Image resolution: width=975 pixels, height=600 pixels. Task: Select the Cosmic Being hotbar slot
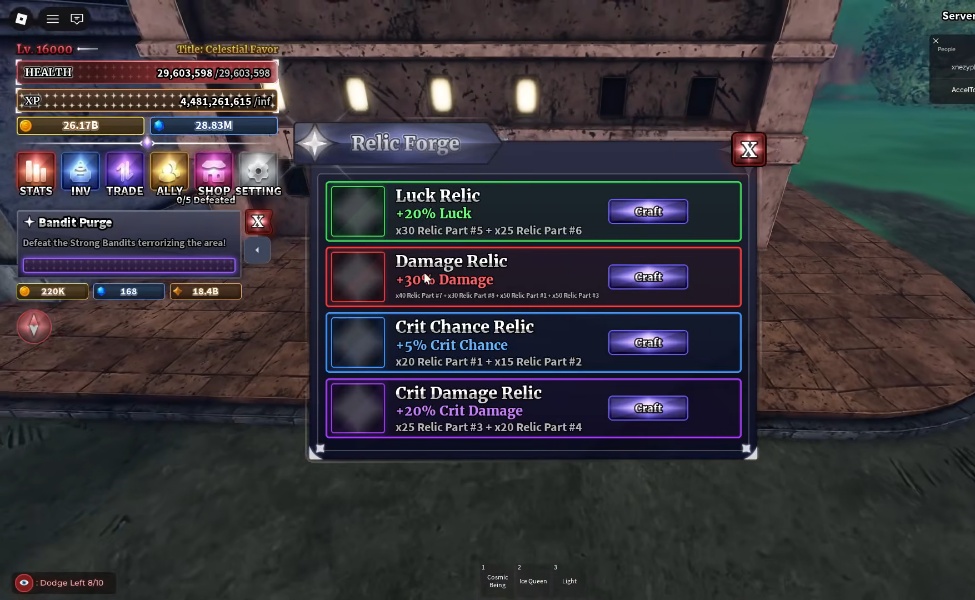(x=497, y=577)
